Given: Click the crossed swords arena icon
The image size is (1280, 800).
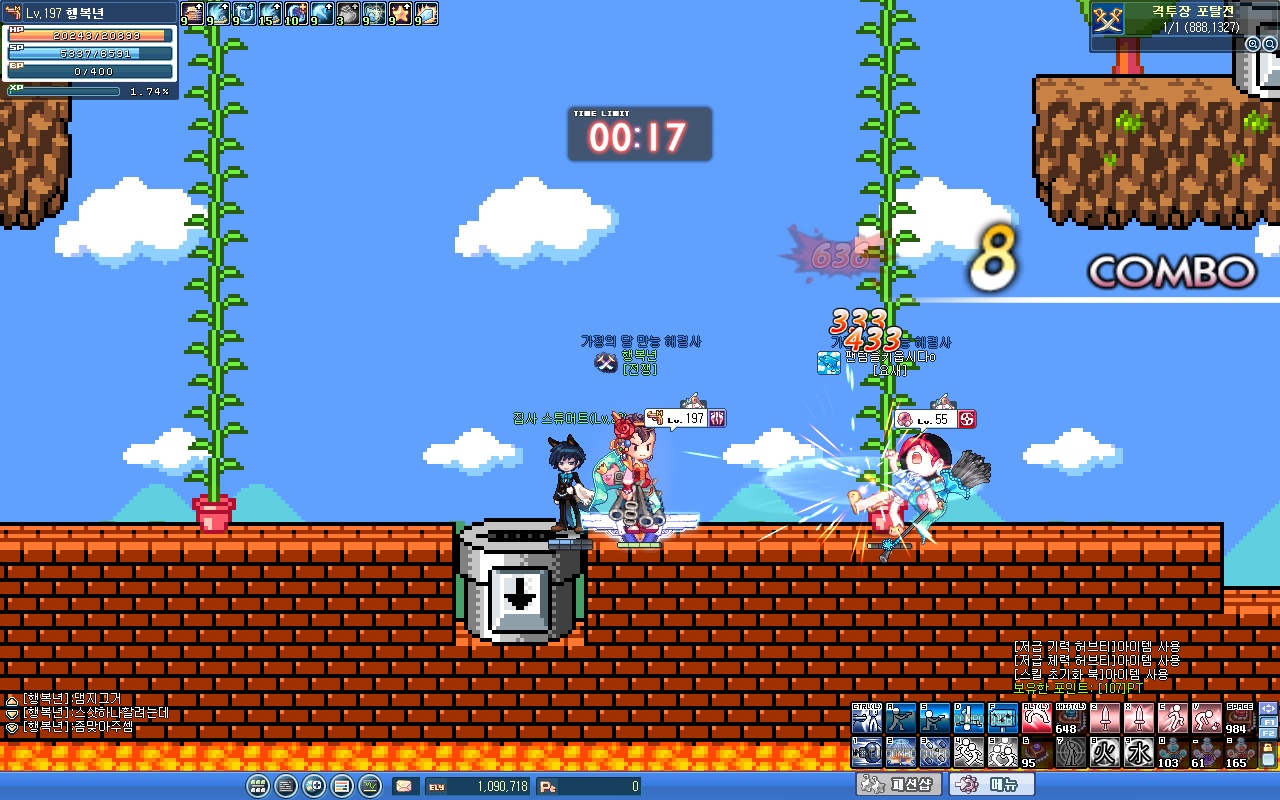Looking at the screenshot, I should click(1107, 18).
